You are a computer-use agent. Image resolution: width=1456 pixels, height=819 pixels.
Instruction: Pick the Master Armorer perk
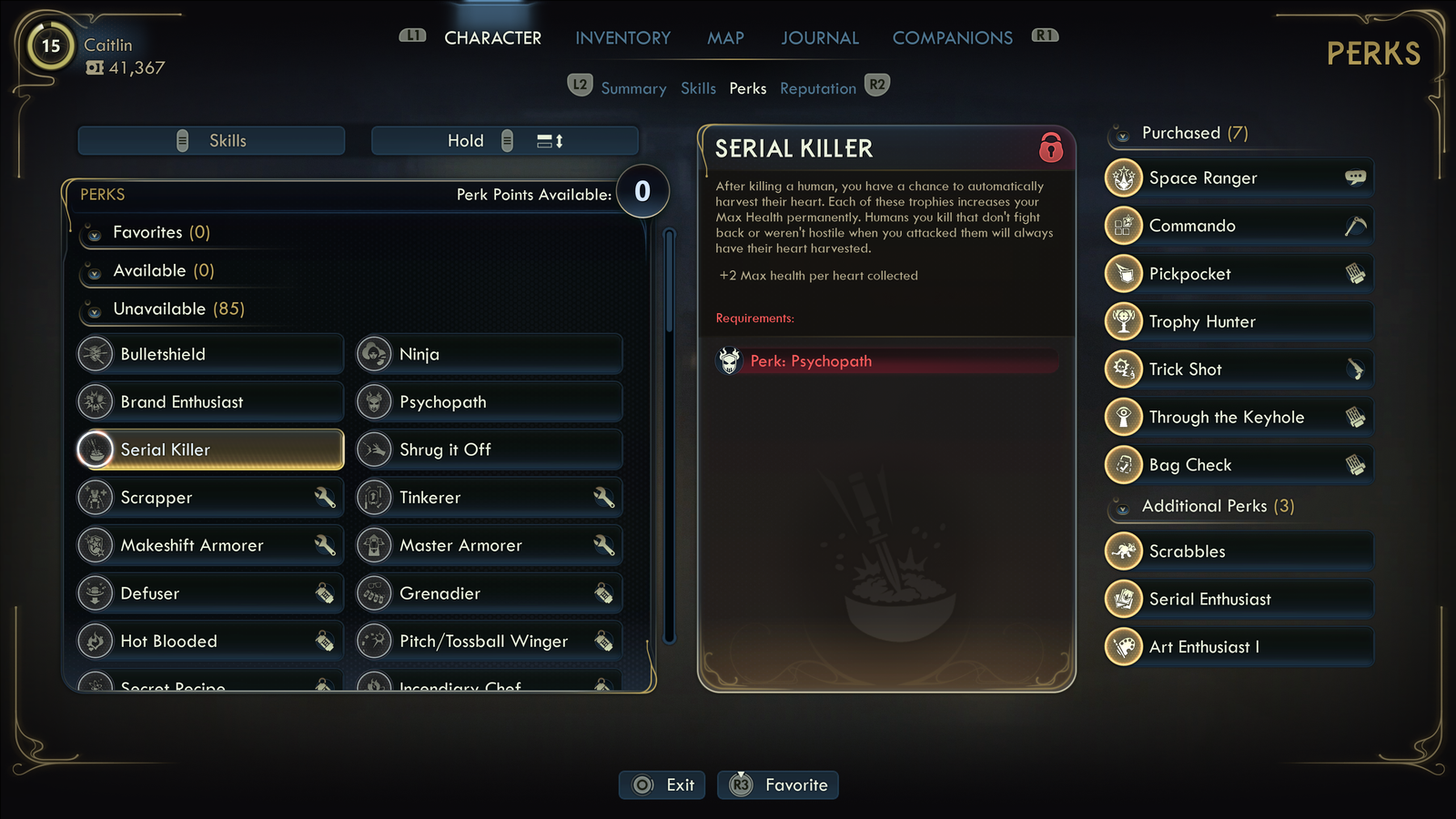[490, 545]
